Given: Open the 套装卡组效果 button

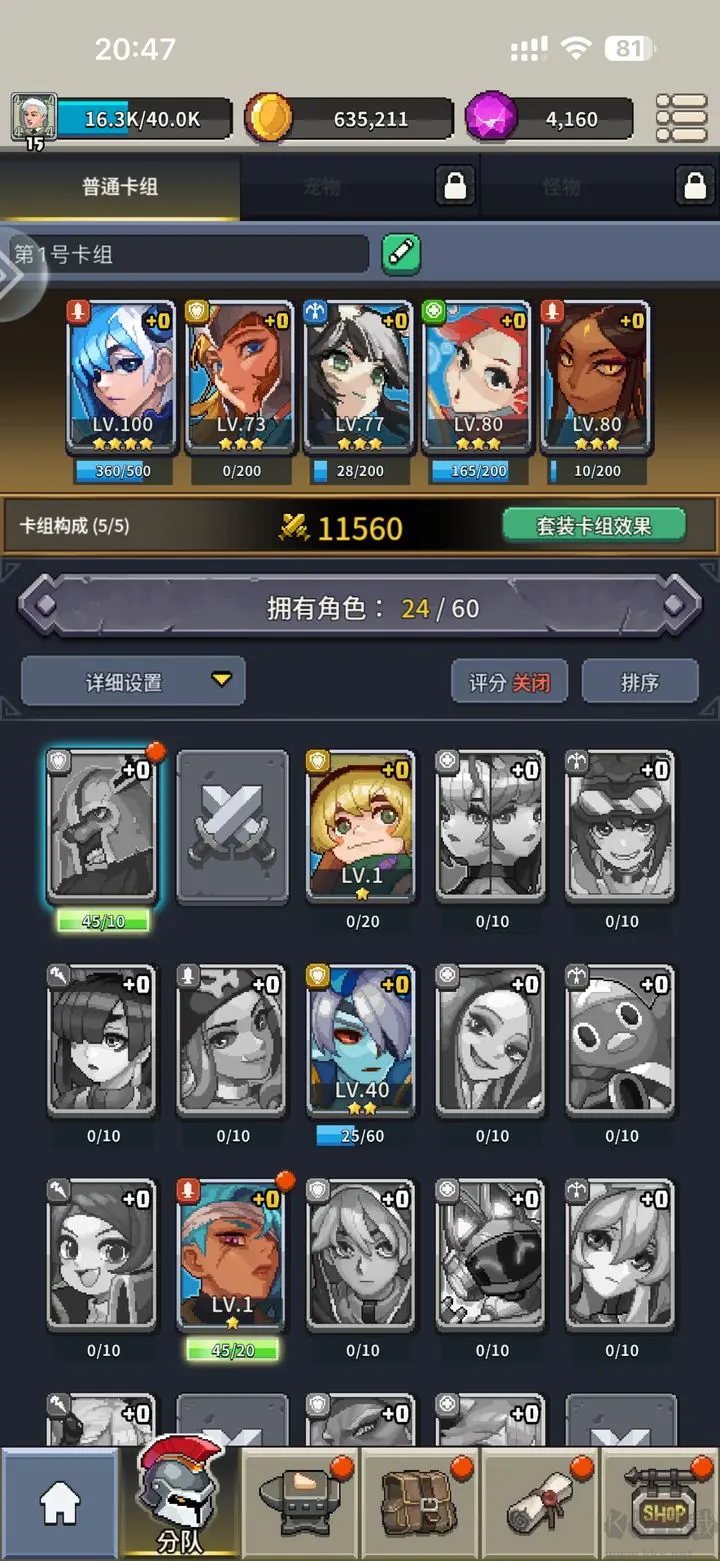Looking at the screenshot, I should coord(594,525).
